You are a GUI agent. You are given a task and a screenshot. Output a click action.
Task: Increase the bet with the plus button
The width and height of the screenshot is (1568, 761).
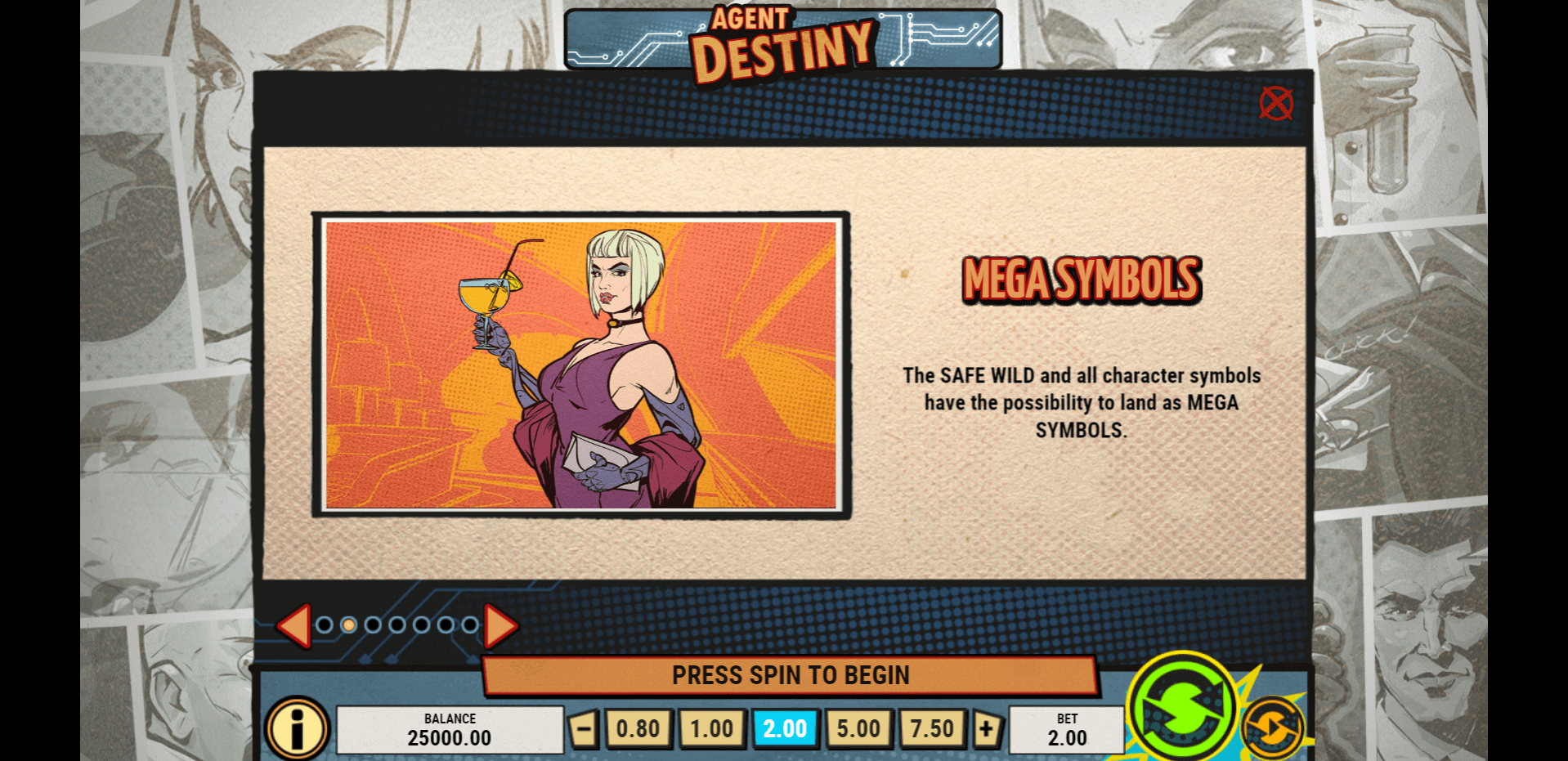[x=987, y=728]
